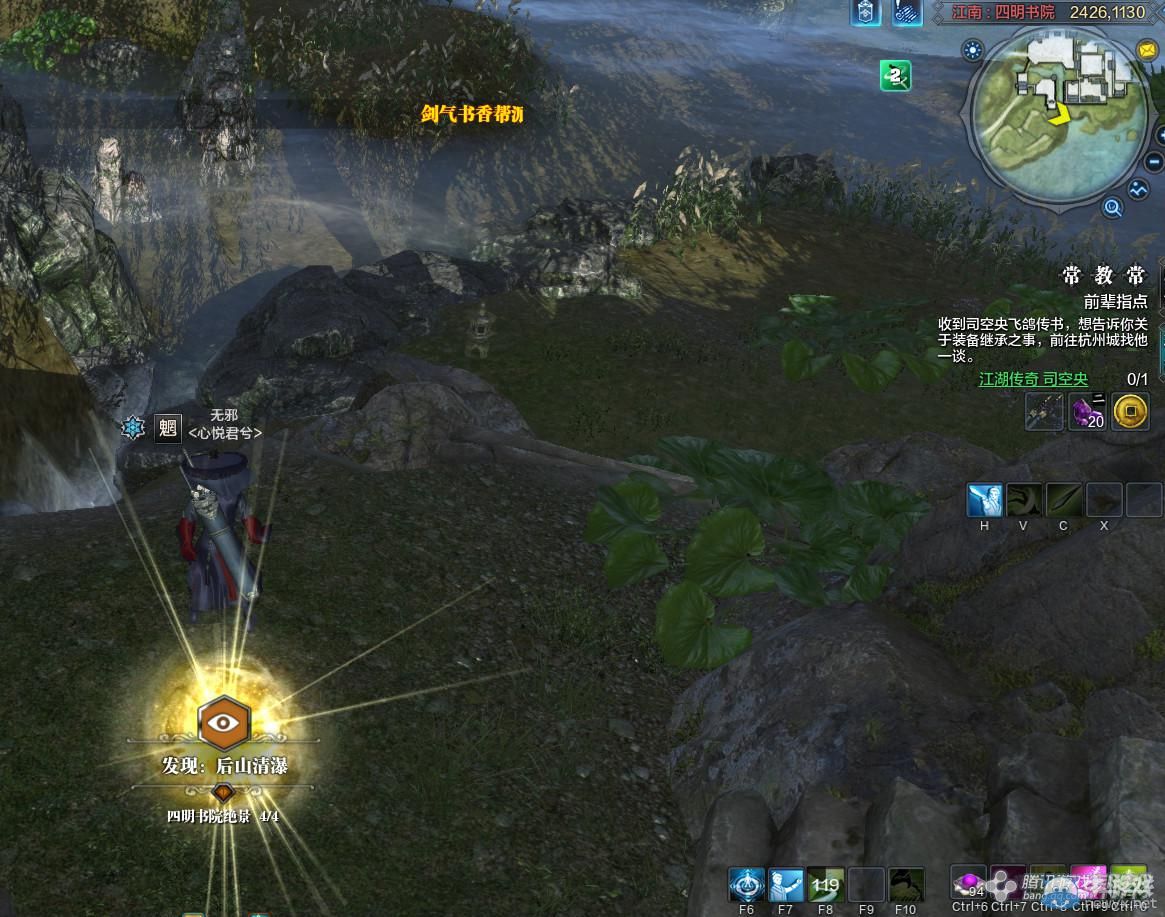Use the F8 item with 119 count
This screenshot has width=1165, height=917.
point(826,884)
